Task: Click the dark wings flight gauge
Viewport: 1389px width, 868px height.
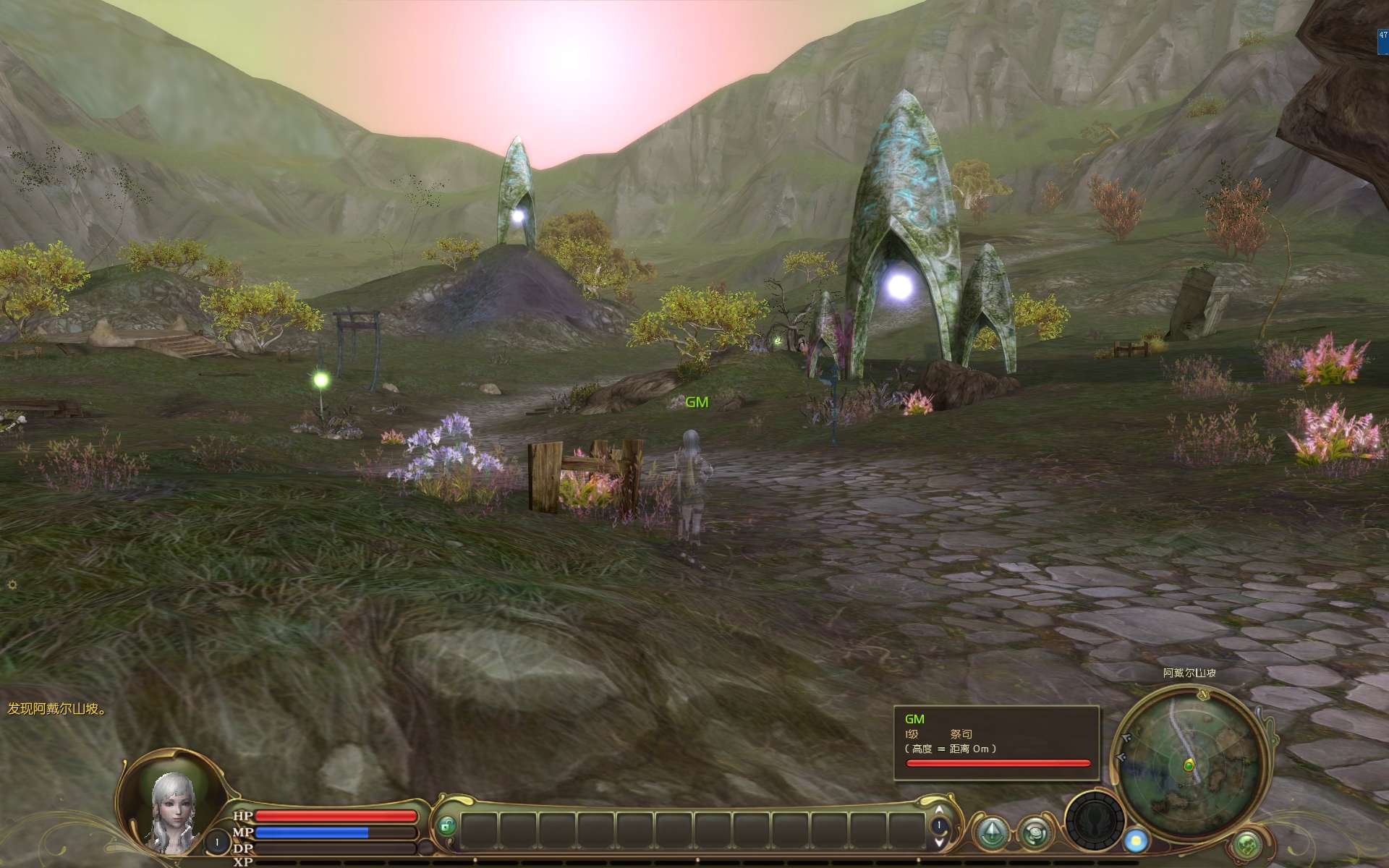Action: tap(1094, 821)
